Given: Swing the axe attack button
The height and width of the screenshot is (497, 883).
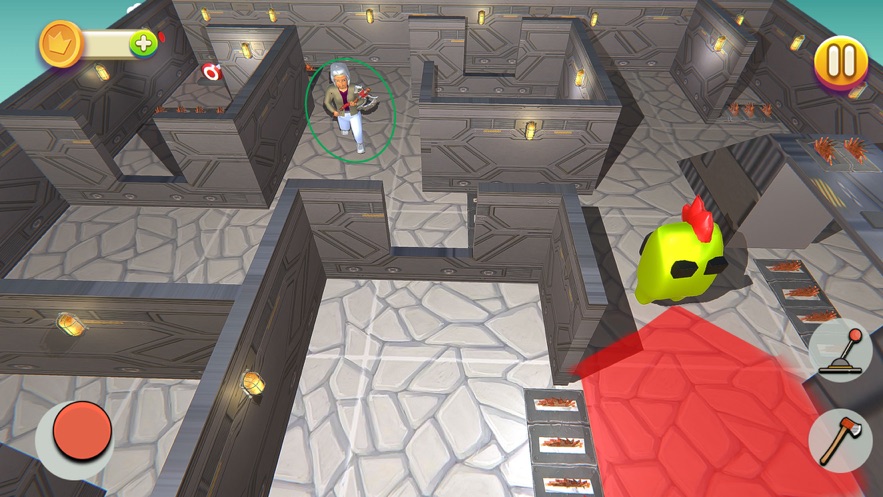Looking at the screenshot, I should click(x=838, y=439).
